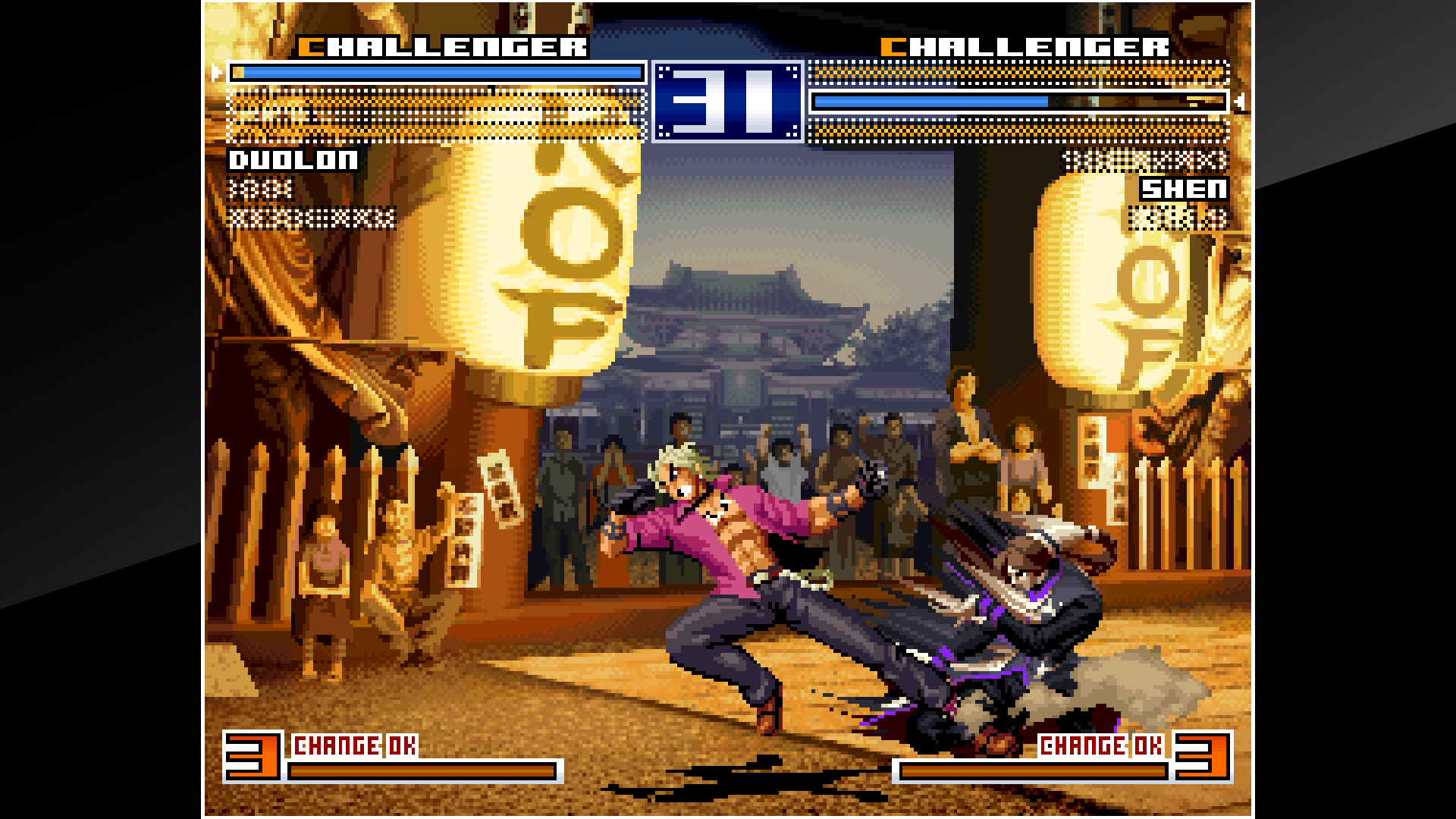Image resolution: width=1456 pixels, height=819 pixels.
Task: Click the DUOLON name label
Action: (294, 161)
